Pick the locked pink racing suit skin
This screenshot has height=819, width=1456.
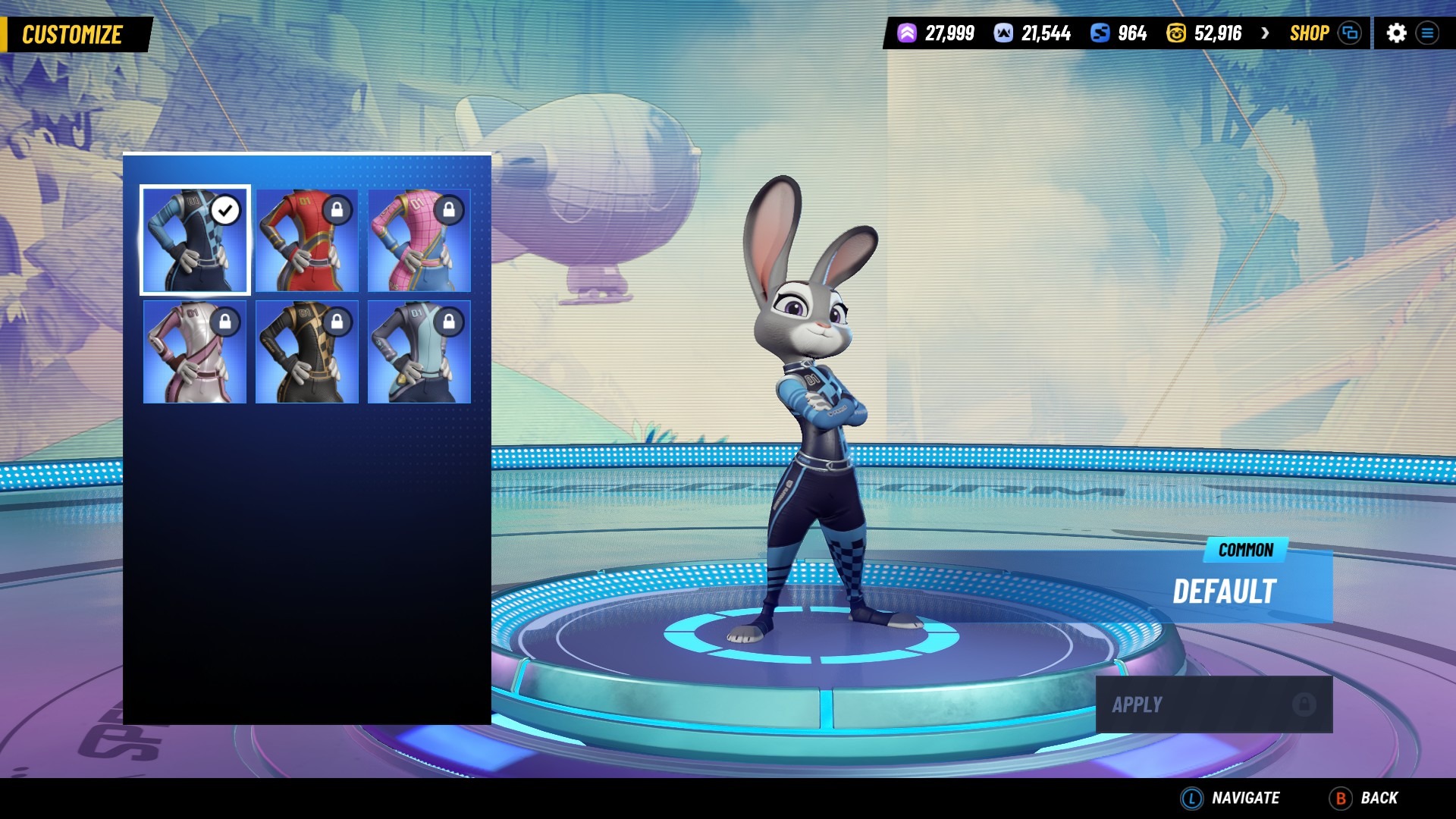[x=419, y=240]
